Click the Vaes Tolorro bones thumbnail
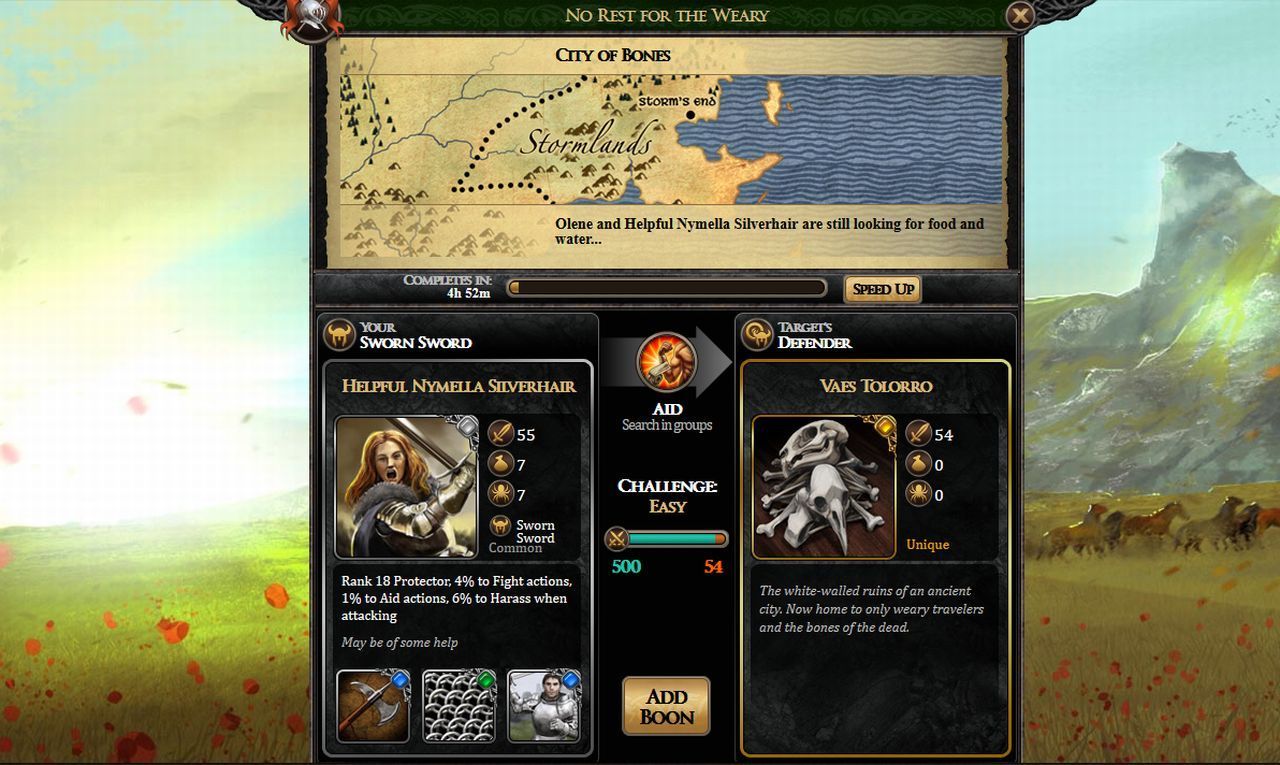 click(823, 485)
